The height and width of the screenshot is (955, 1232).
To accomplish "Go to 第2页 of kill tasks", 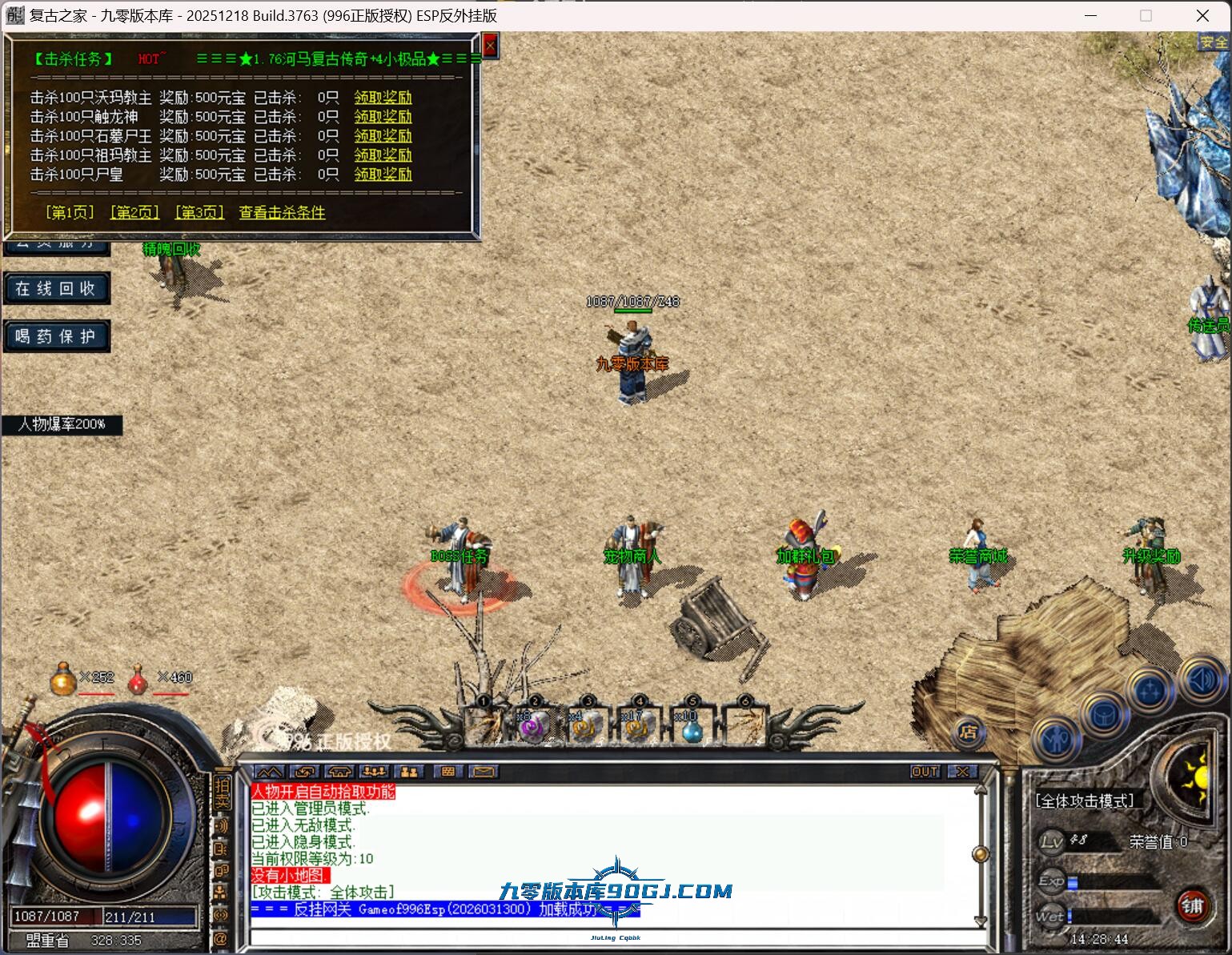I will coord(134,212).
